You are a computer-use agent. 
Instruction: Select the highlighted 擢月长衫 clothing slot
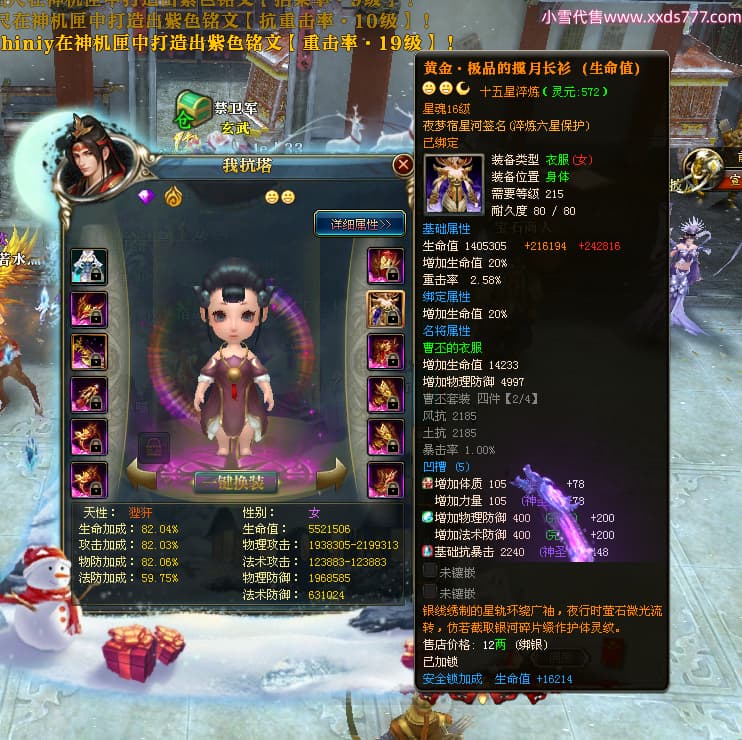coord(385,309)
